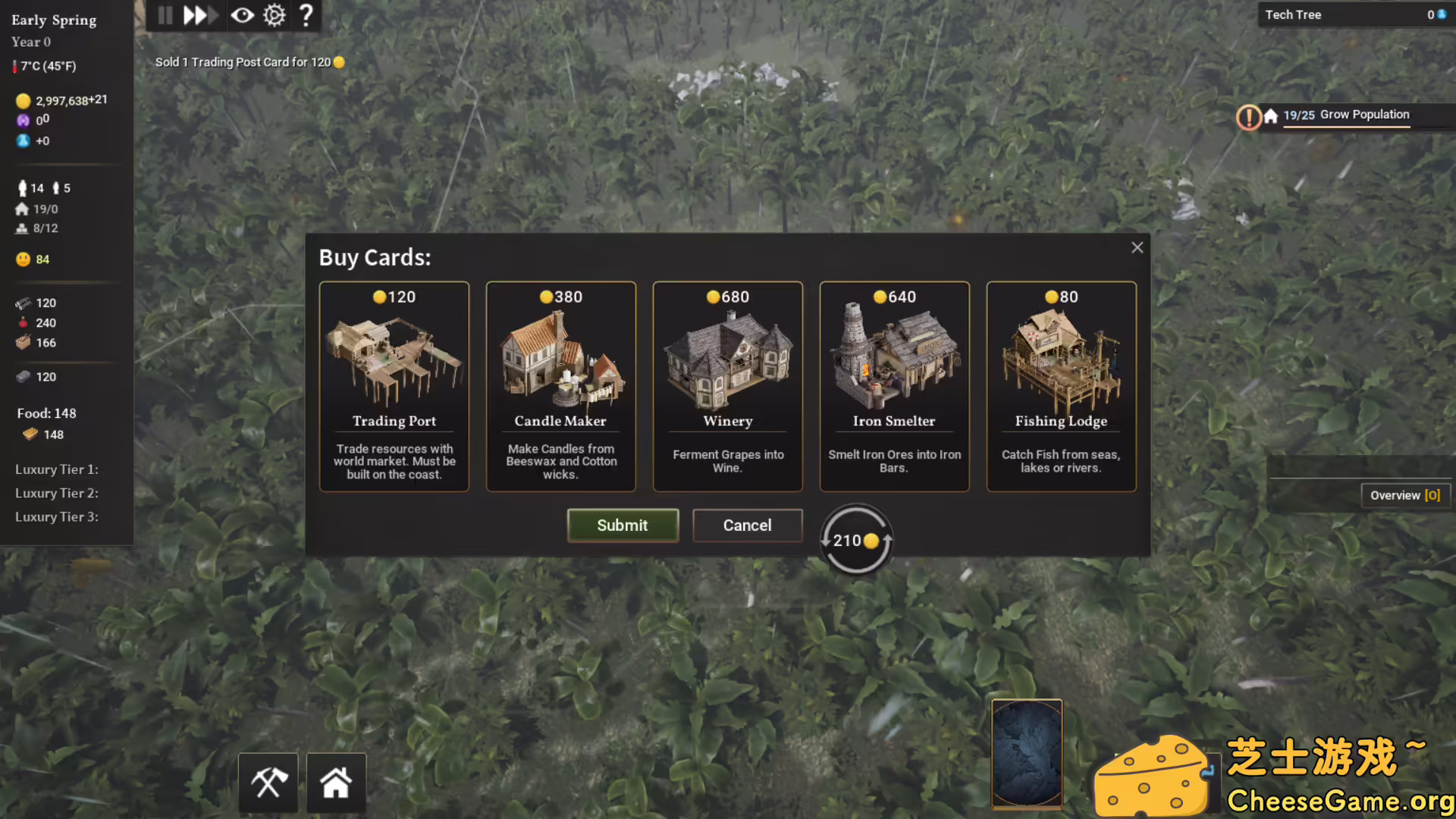Click the Grow Population warning icon

(x=1248, y=118)
